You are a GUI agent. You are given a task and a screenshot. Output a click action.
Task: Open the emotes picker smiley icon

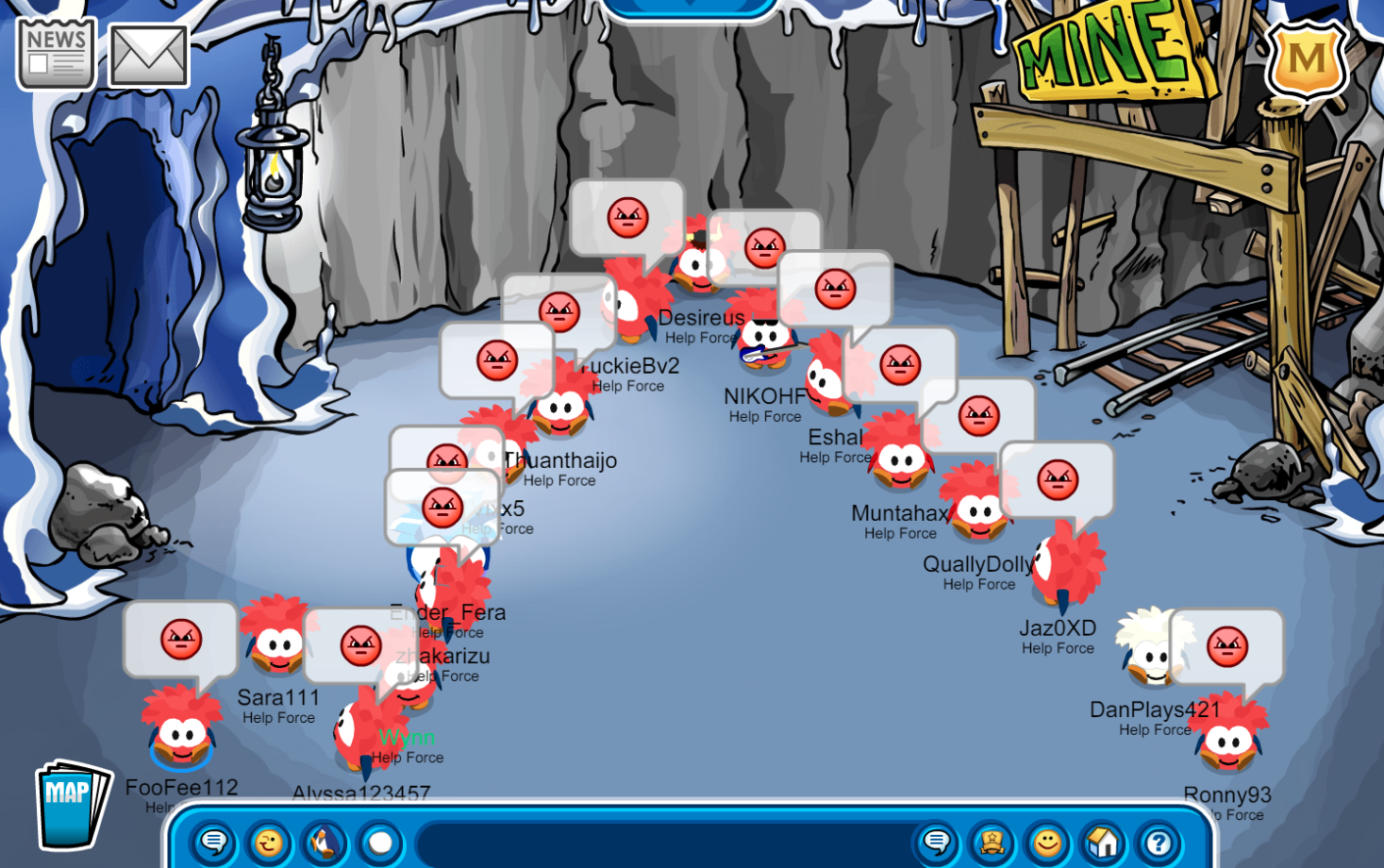(268, 843)
